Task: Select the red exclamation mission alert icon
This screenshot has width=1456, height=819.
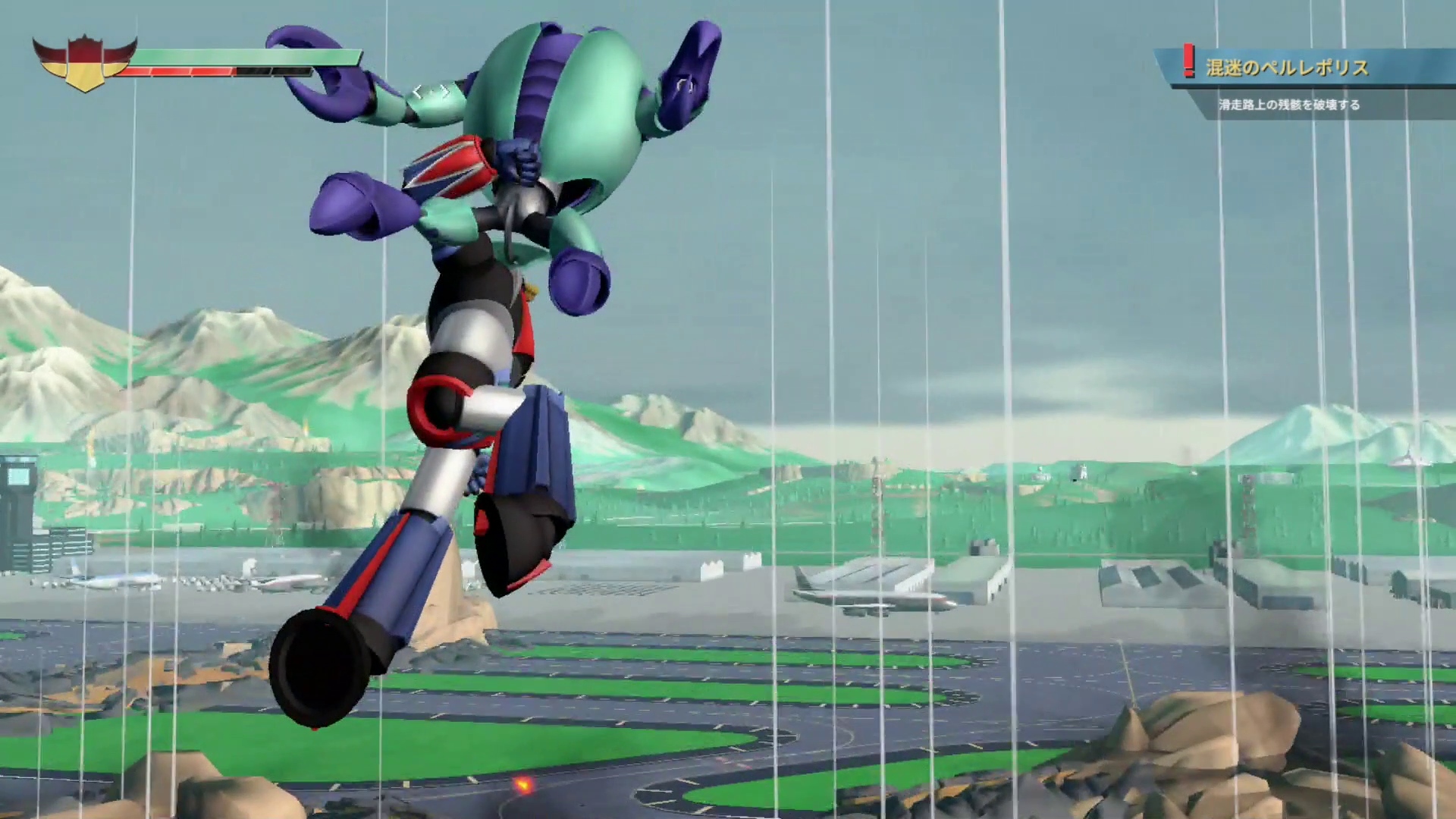Action: click(x=1188, y=61)
